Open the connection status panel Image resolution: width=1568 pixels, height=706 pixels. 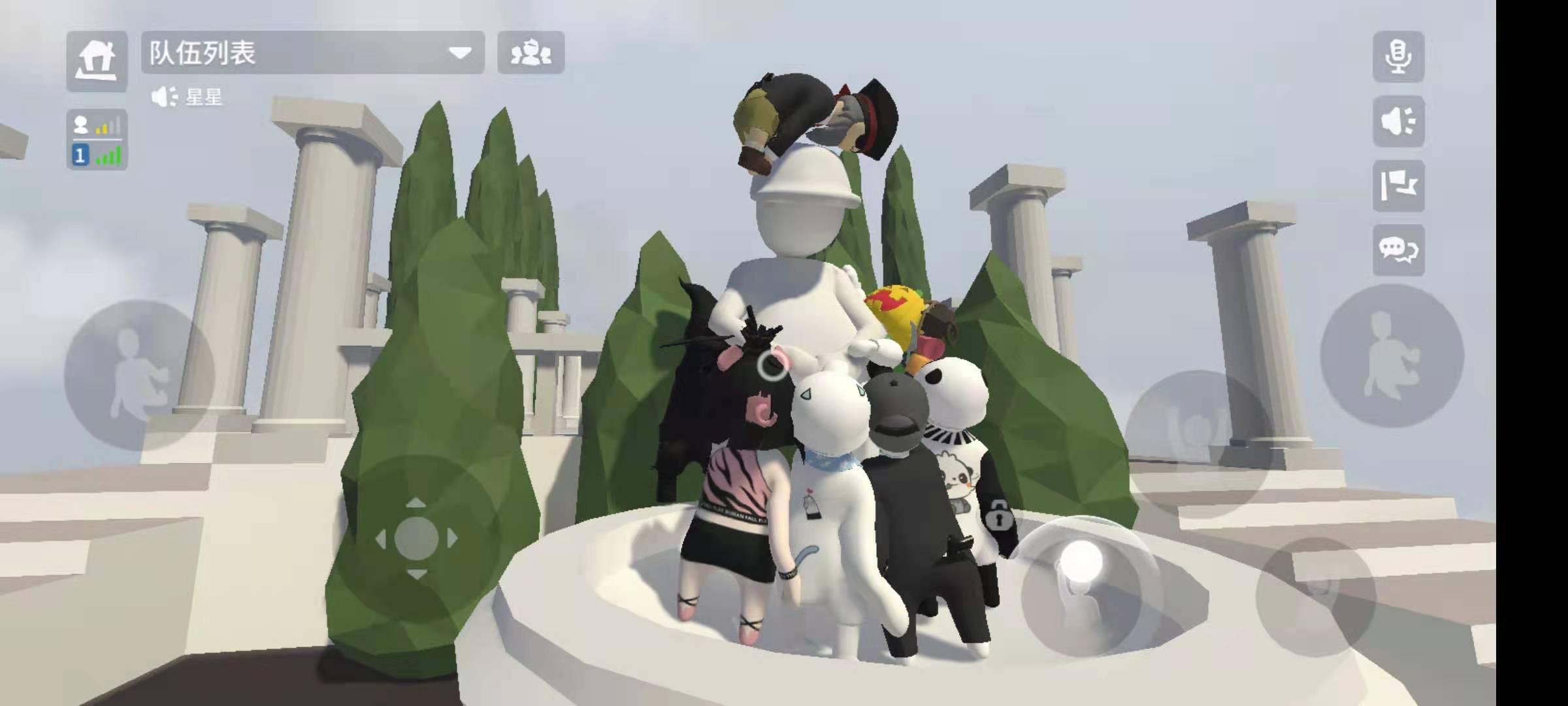(97, 141)
